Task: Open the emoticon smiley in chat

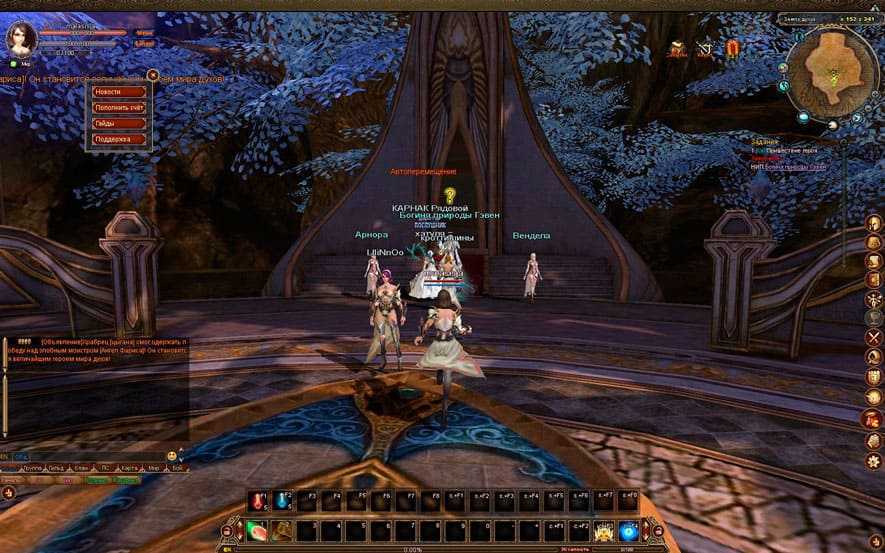Action: (172, 455)
